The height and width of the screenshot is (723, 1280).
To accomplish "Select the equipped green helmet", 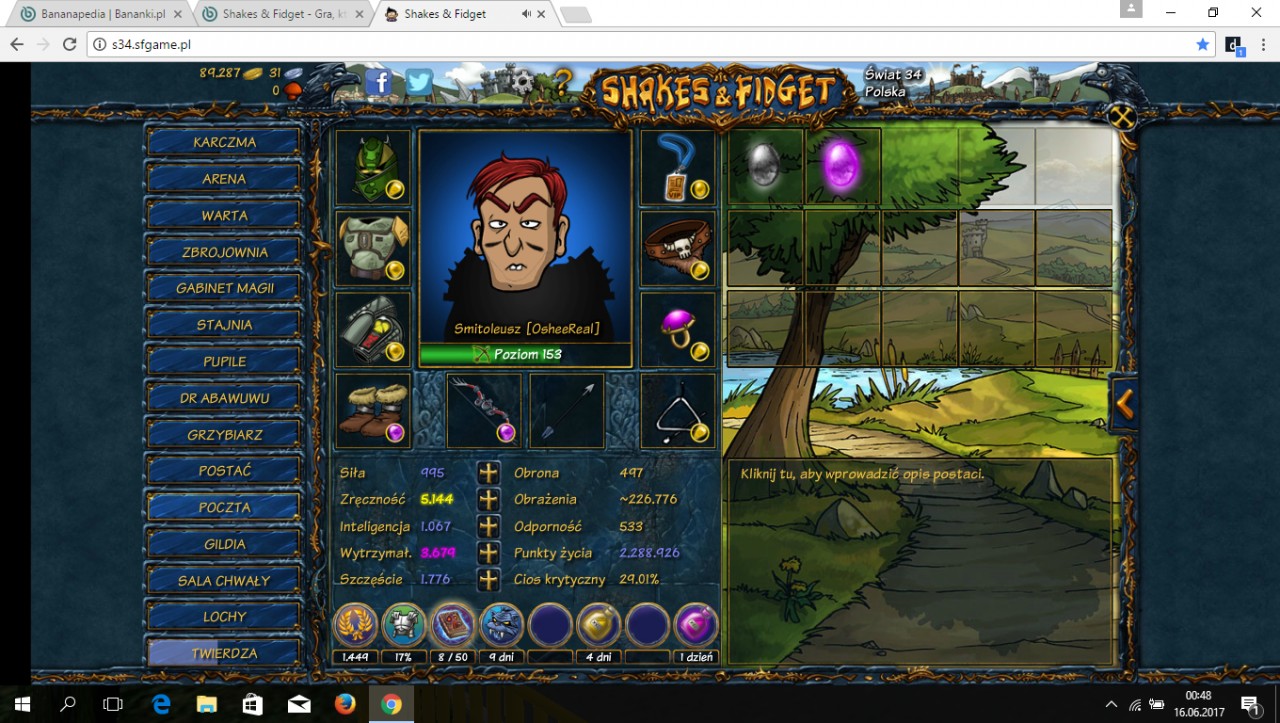I will [372, 166].
